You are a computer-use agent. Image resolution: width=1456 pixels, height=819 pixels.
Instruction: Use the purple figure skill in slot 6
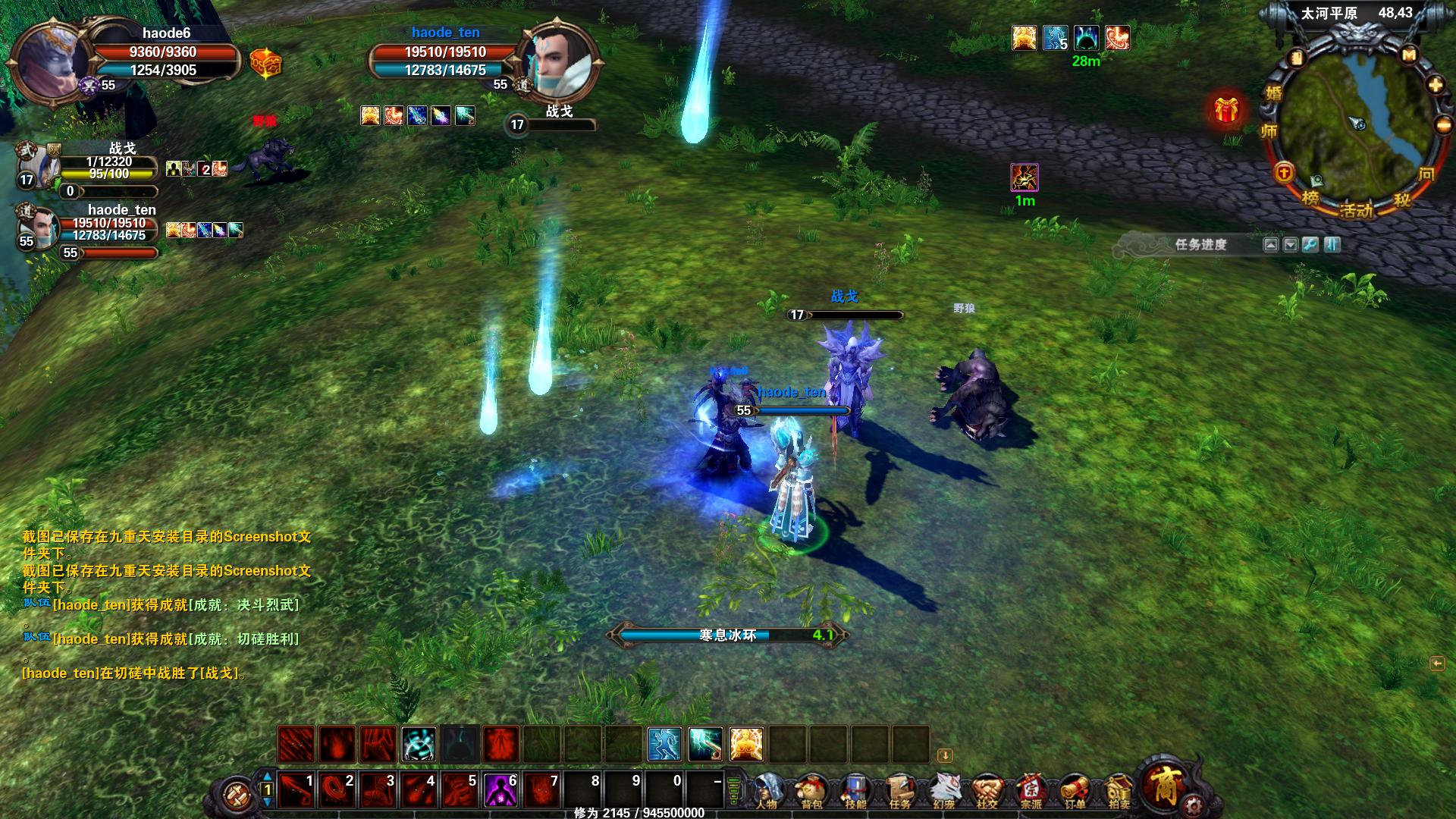501,790
